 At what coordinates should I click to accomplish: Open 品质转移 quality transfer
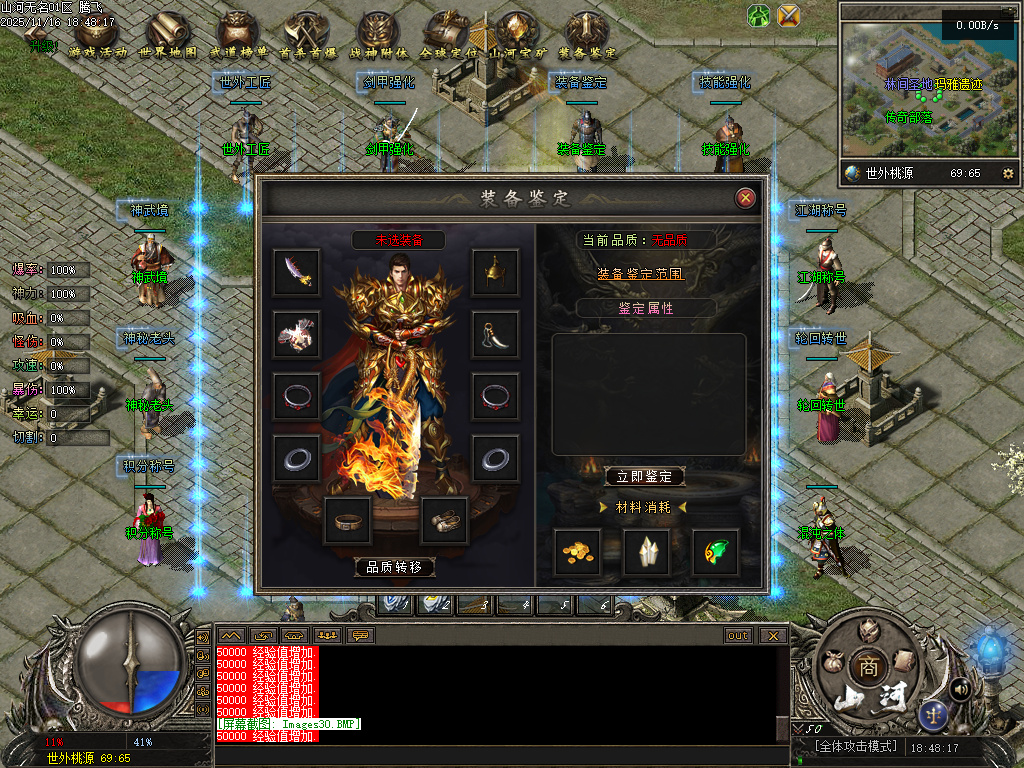[395, 567]
